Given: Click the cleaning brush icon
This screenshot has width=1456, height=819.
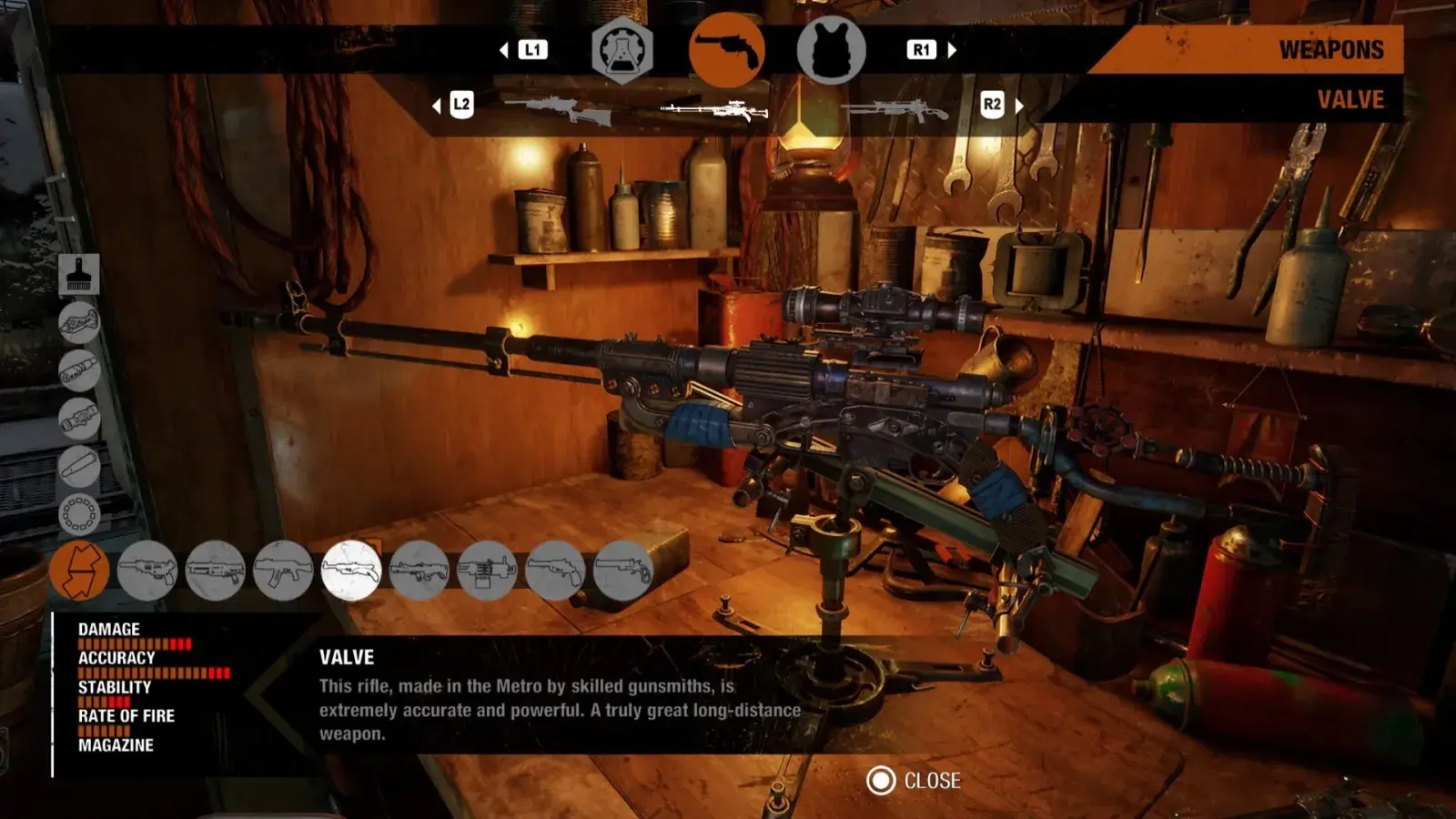Looking at the screenshot, I should [x=79, y=274].
